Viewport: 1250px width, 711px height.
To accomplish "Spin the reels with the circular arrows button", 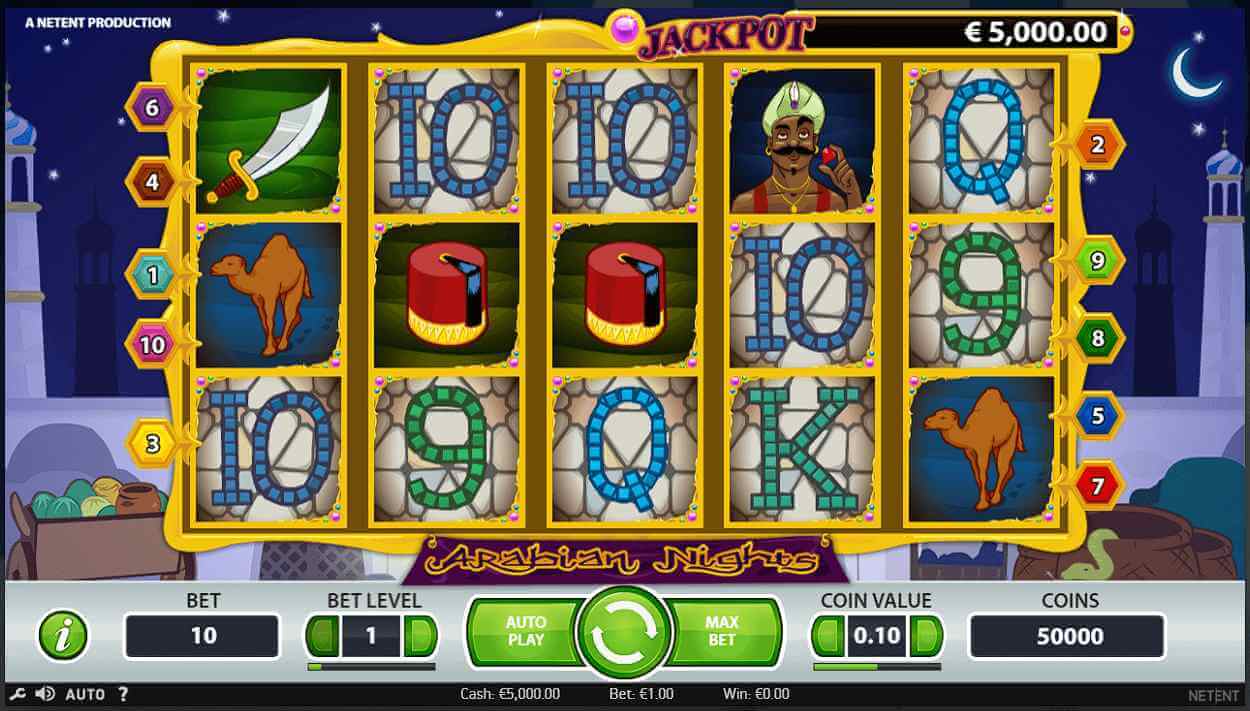I will (625, 633).
